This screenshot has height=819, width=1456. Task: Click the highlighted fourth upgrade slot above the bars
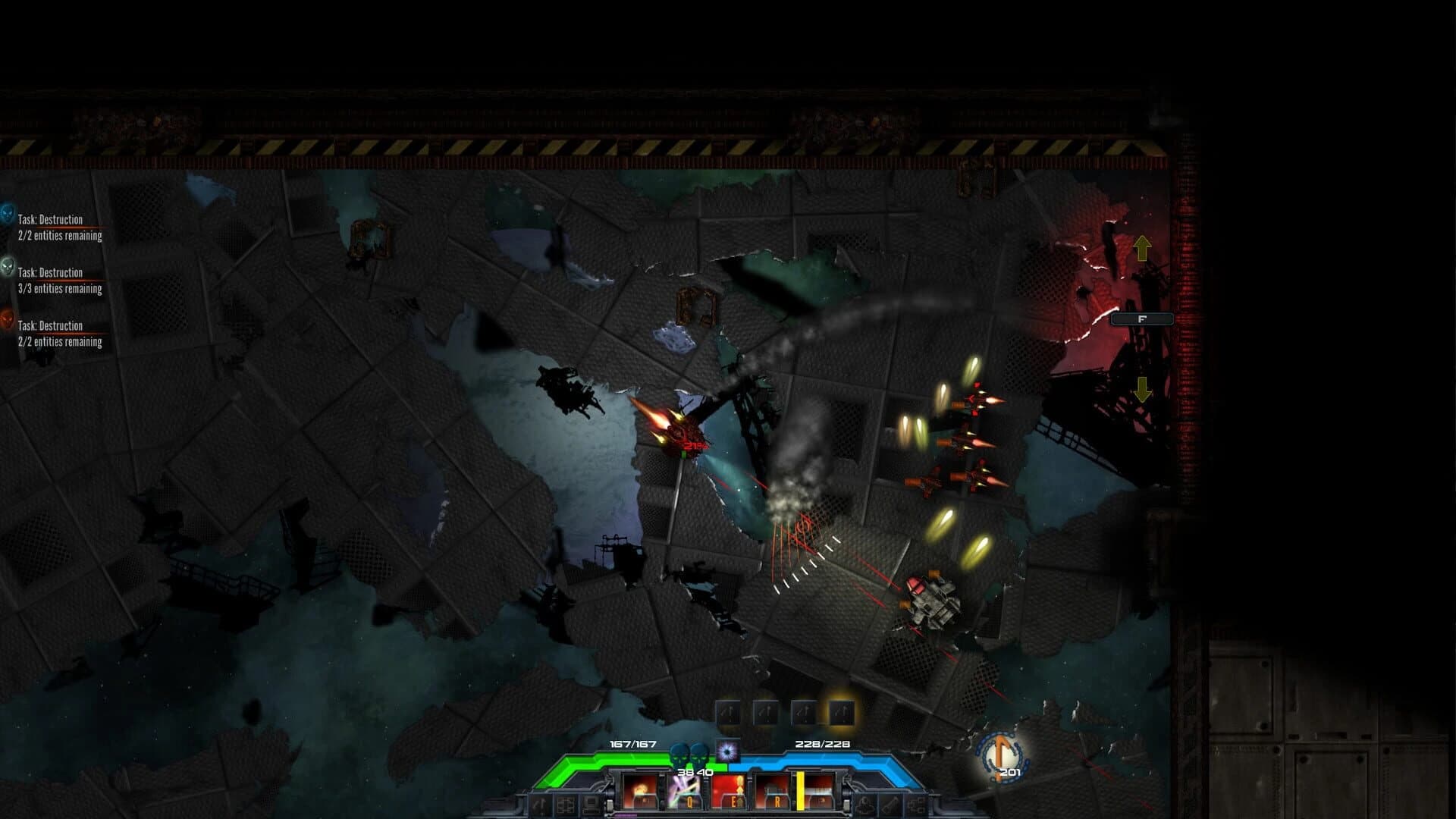click(x=841, y=713)
